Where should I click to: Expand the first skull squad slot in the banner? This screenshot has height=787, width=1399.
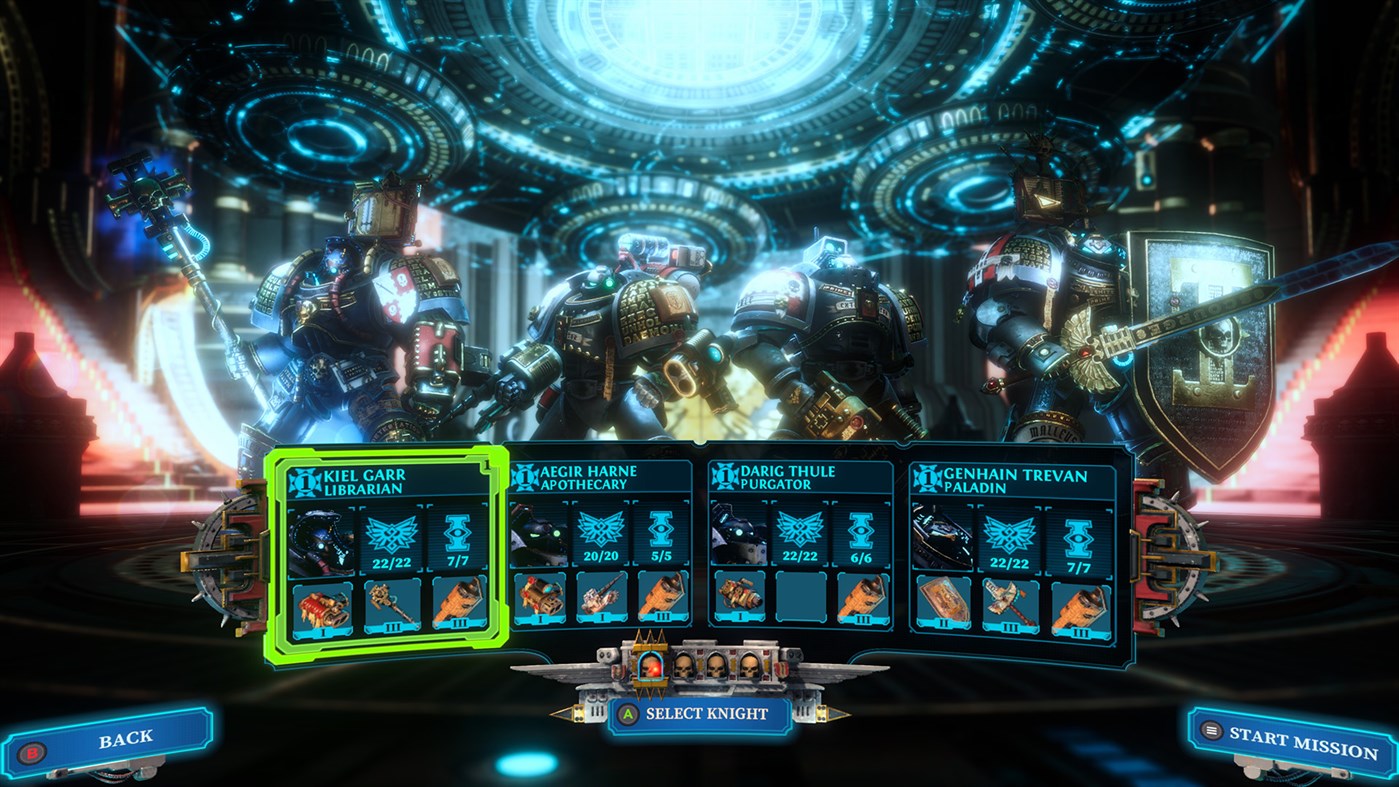[684, 666]
